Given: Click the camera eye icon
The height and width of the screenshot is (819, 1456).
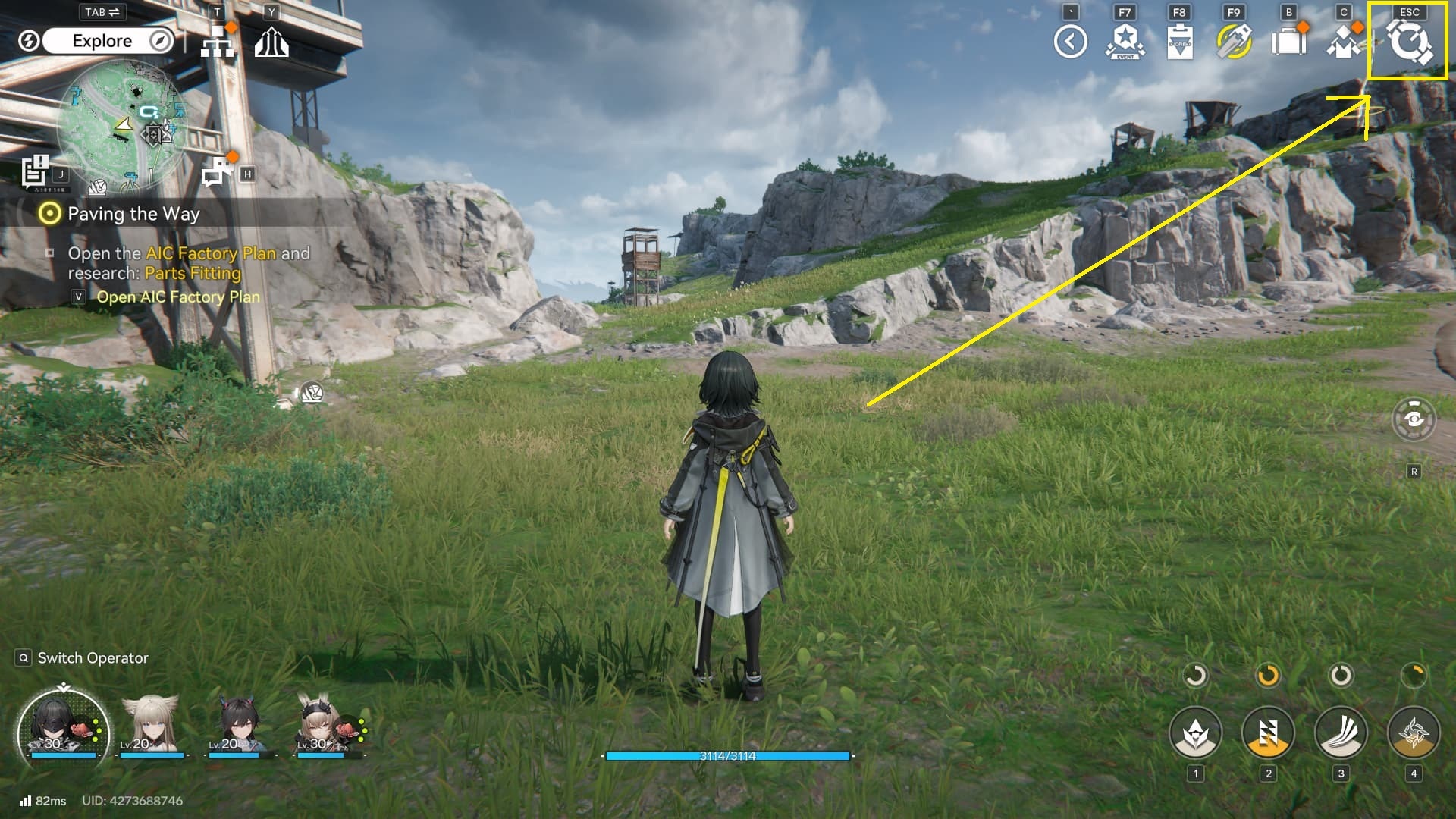Looking at the screenshot, I should pos(1414,419).
